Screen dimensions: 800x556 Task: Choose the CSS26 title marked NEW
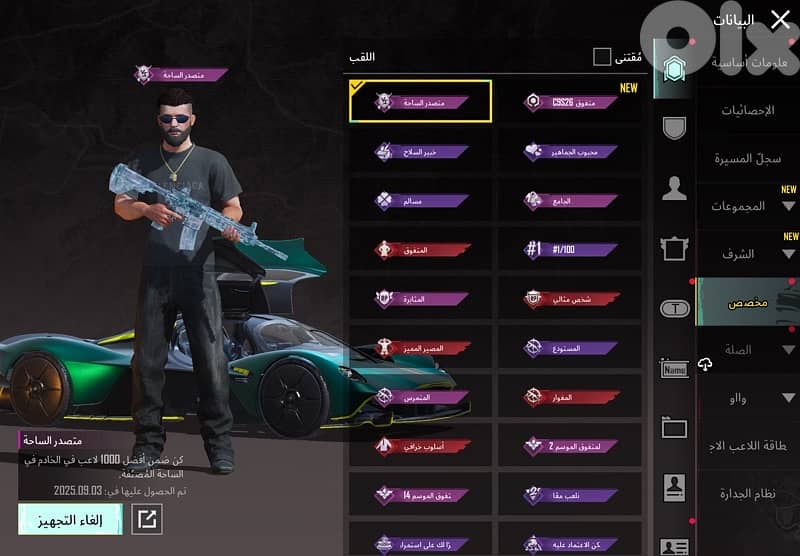point(570,102)
